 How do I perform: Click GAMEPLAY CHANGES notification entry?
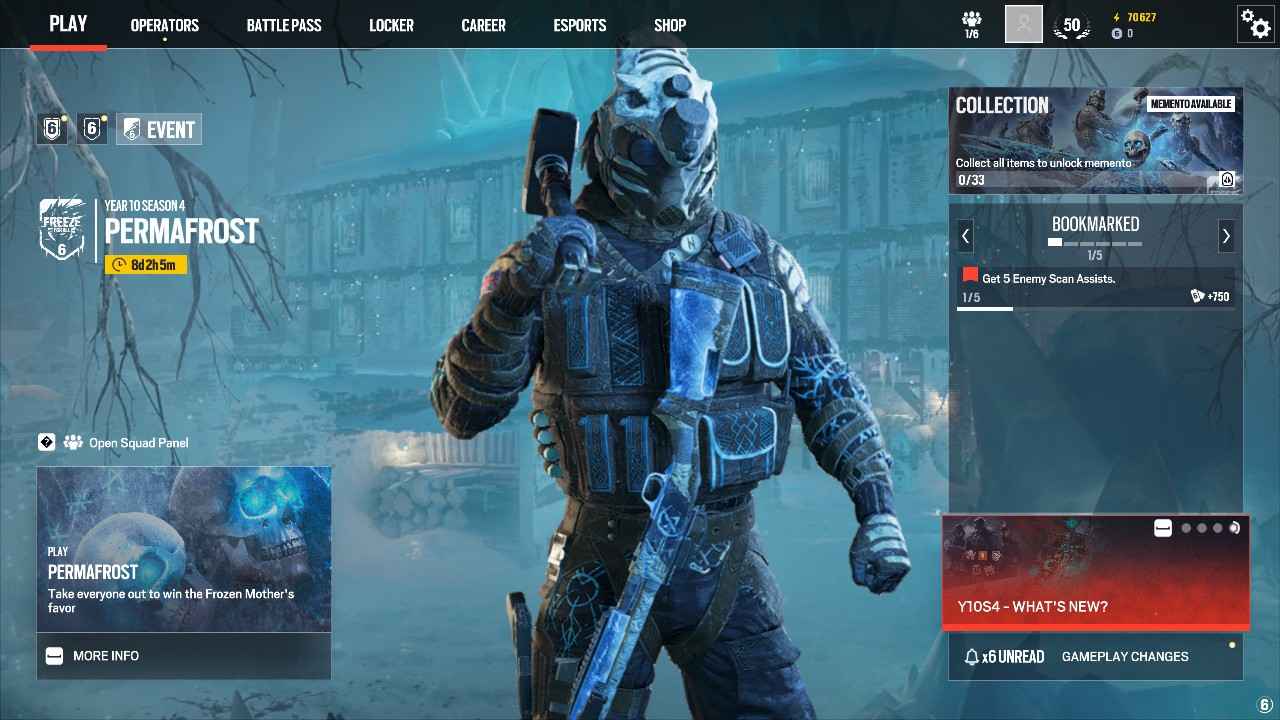pos(1125,657)
